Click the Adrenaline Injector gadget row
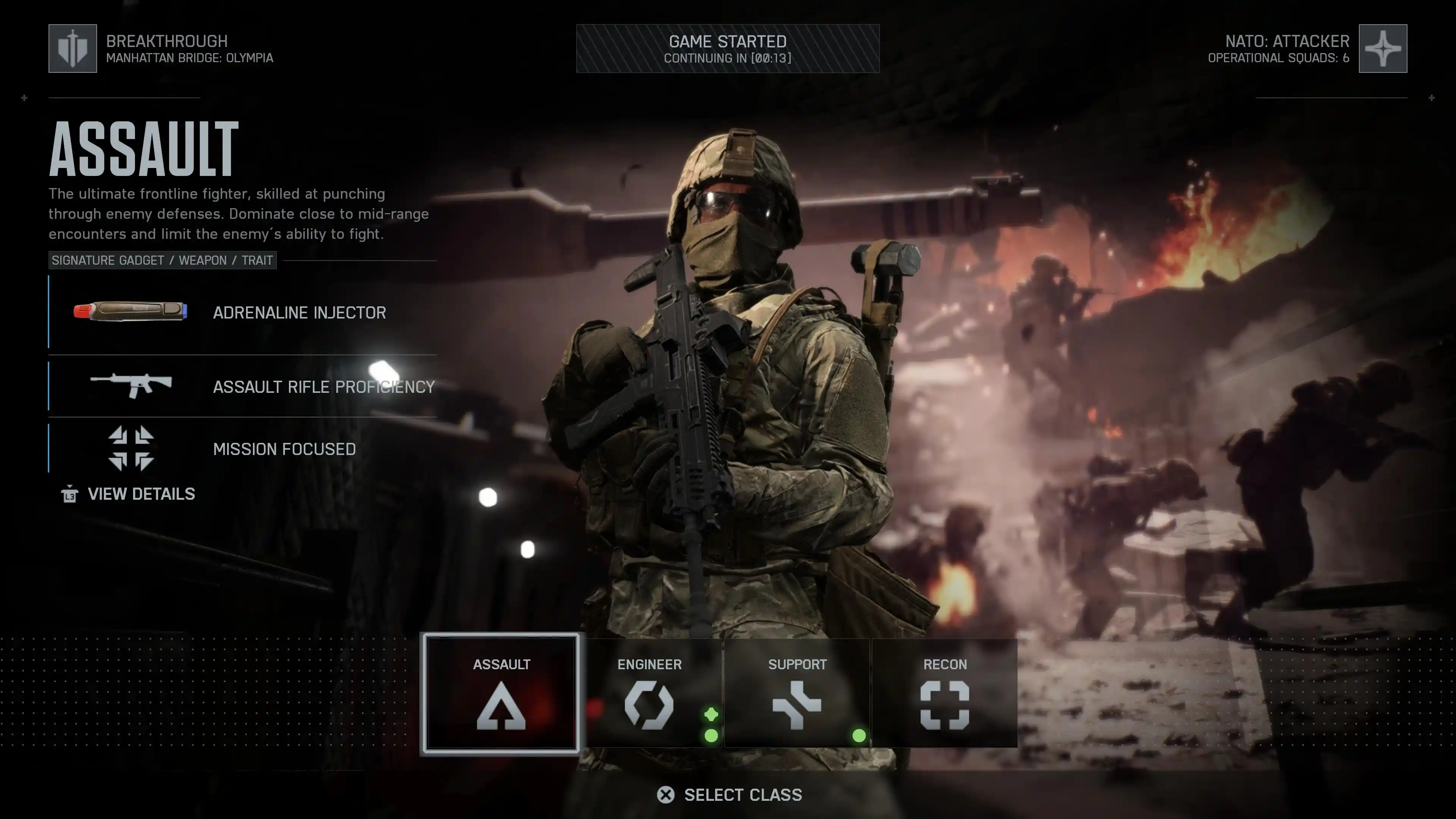This screenshot has width=1456, height=819. (243, 312)
